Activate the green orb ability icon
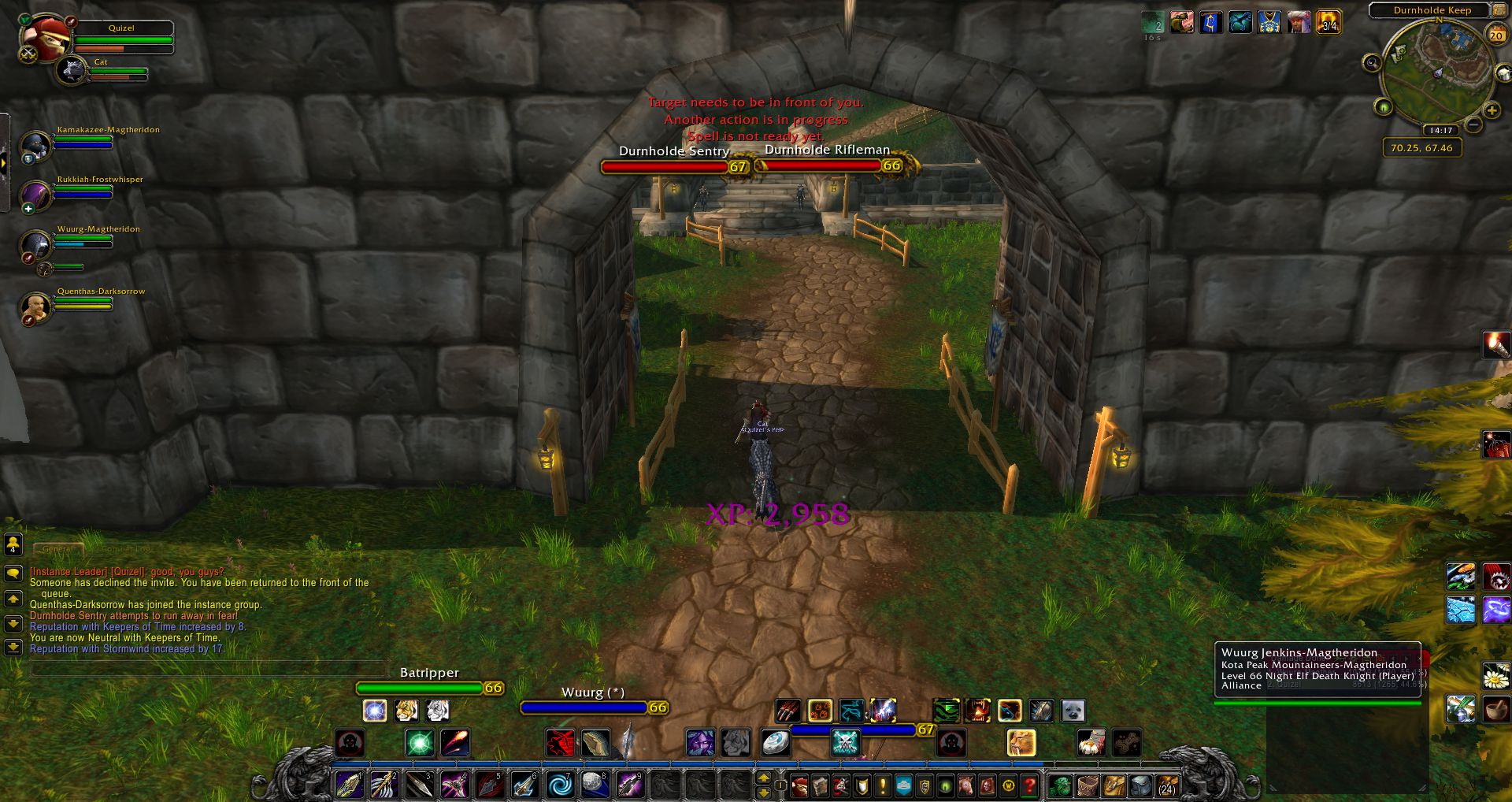The width and height of the screenshot is (1512, 802). (x=419, y=742)
